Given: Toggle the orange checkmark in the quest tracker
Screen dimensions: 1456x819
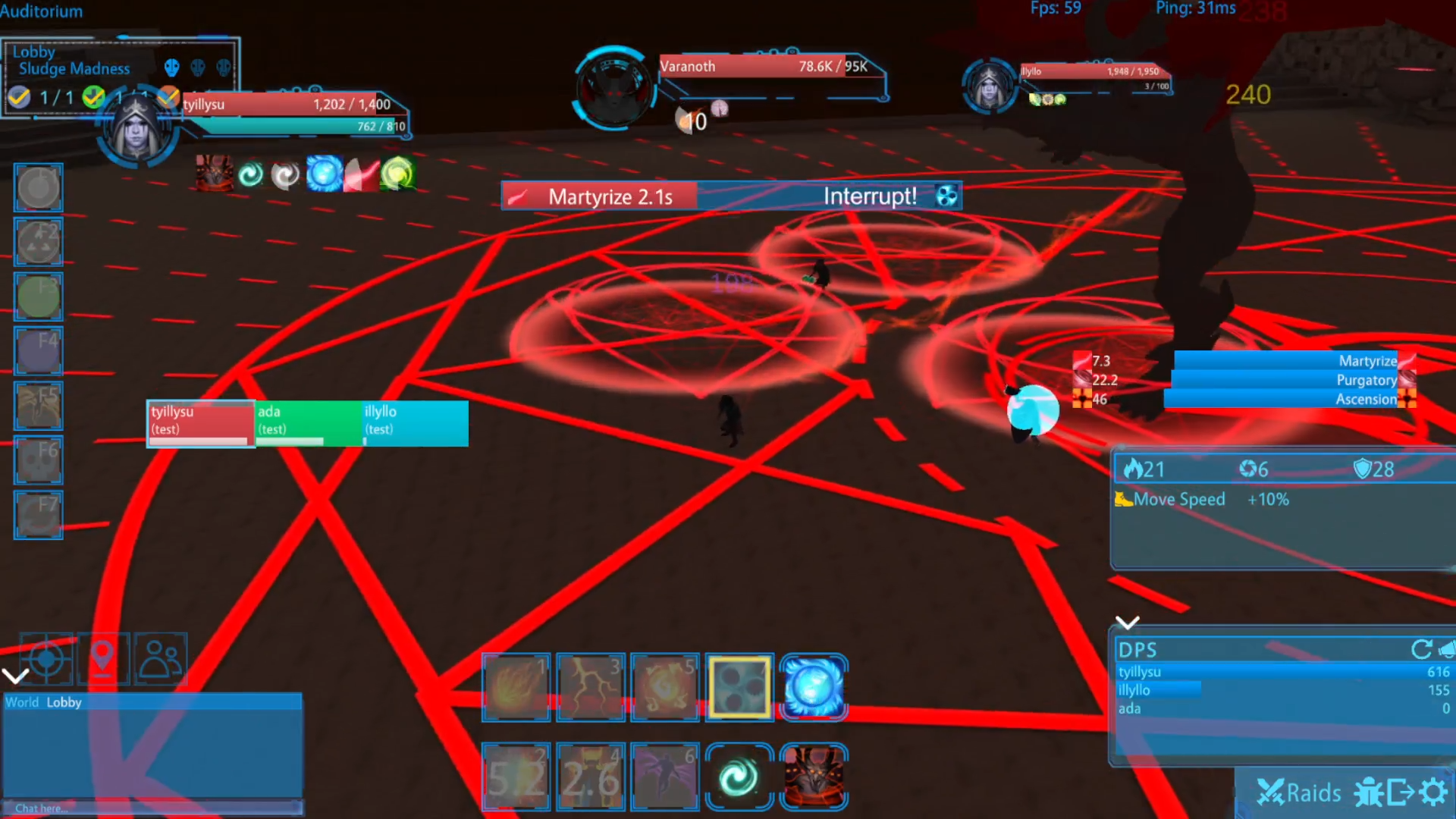Looking at the screenshot, I should [x=168, y=97].
